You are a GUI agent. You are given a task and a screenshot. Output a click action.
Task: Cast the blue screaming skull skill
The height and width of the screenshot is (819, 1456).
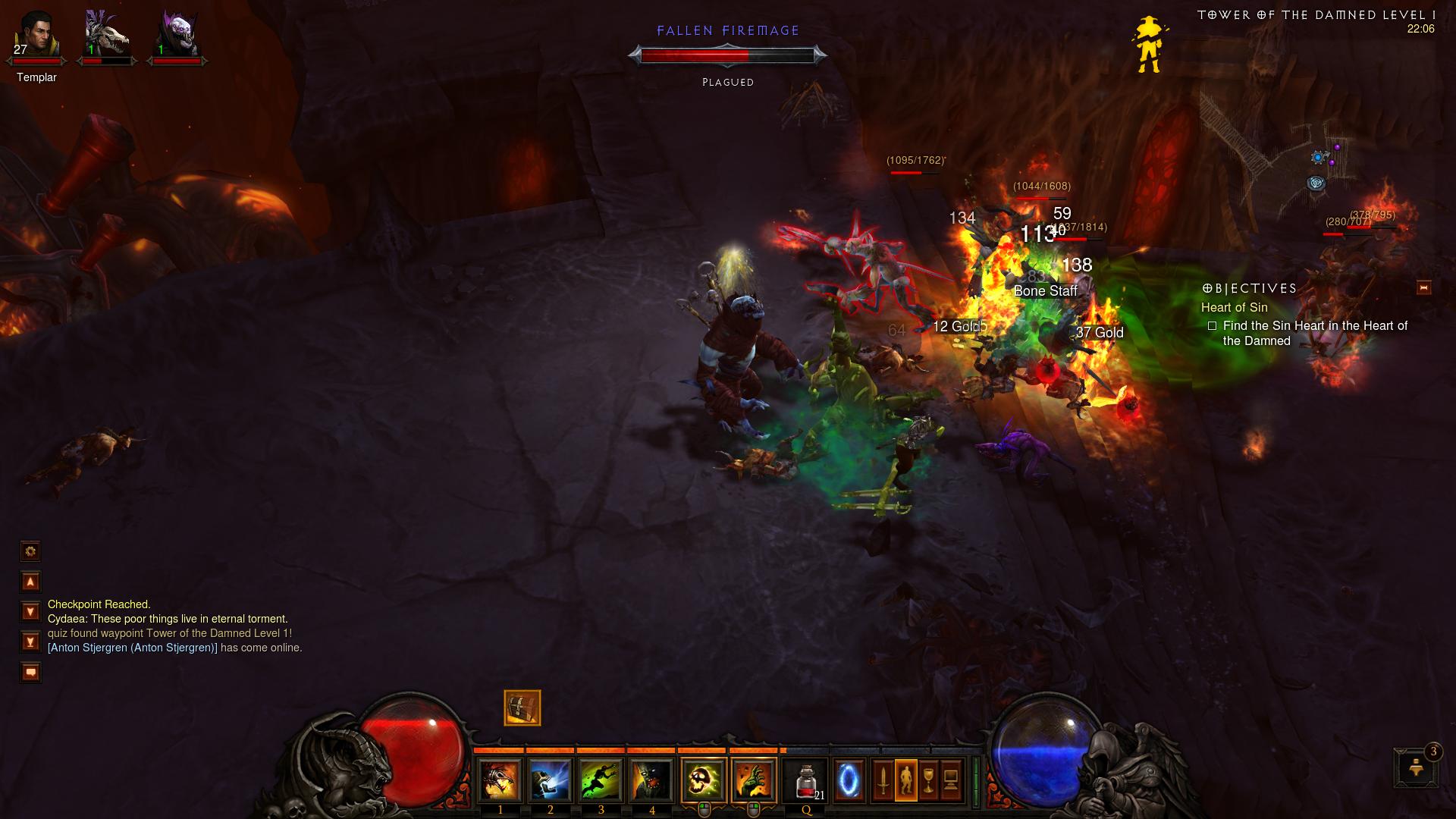(x=551, y=780)
